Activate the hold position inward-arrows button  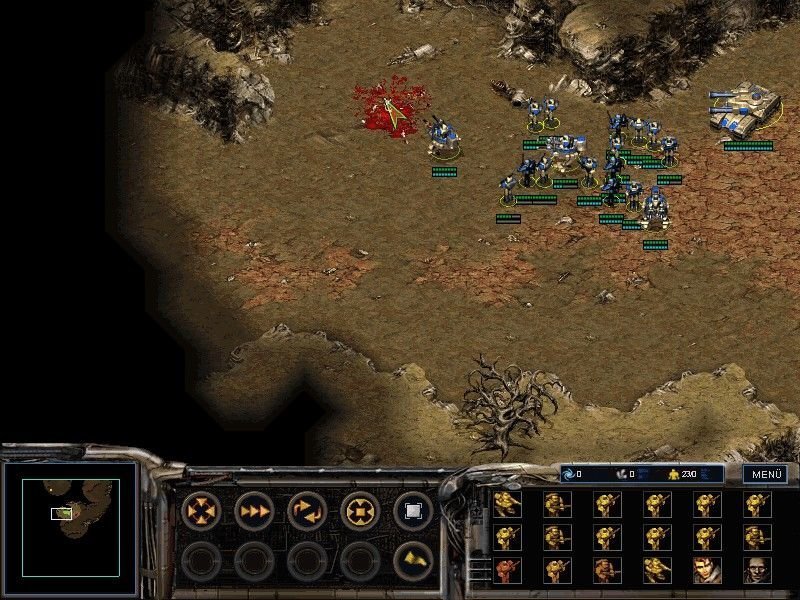pos(360,511)
